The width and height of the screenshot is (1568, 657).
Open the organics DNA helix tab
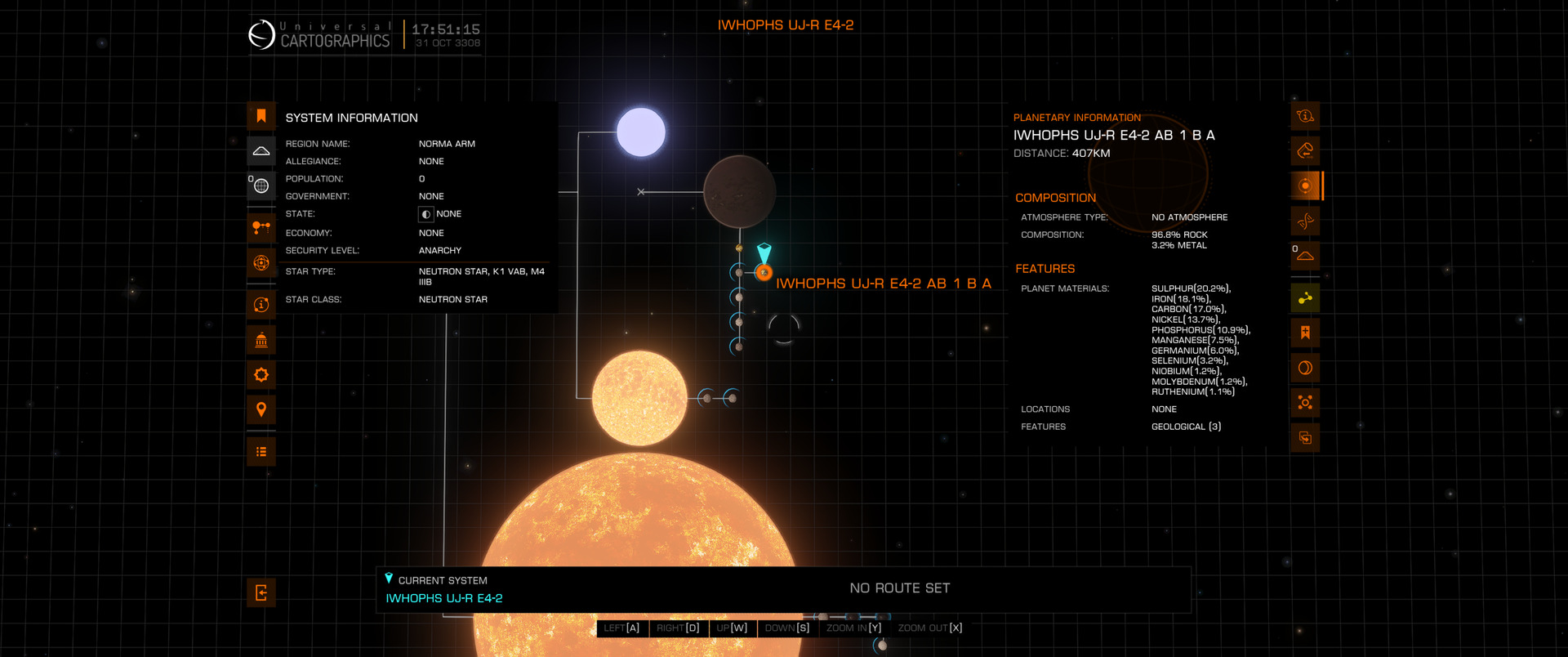(x=1305, y=221)
